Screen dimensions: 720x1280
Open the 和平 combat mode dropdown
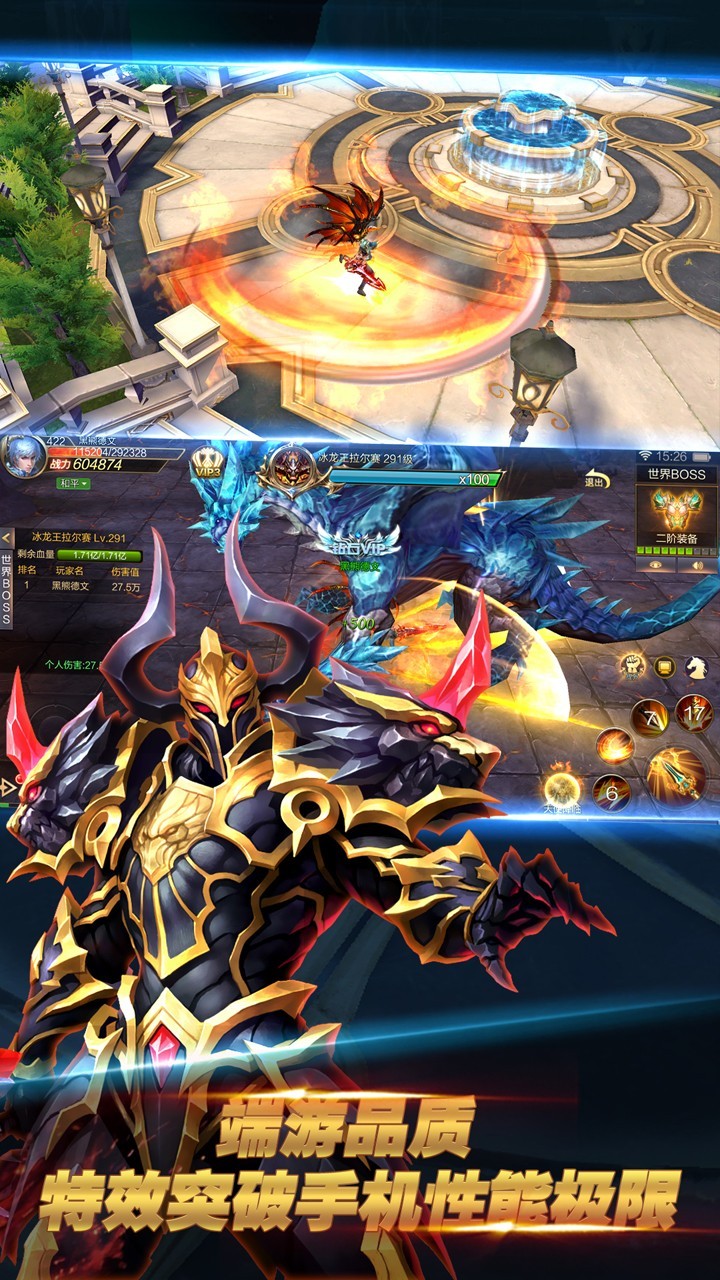(x=72, y=484)
